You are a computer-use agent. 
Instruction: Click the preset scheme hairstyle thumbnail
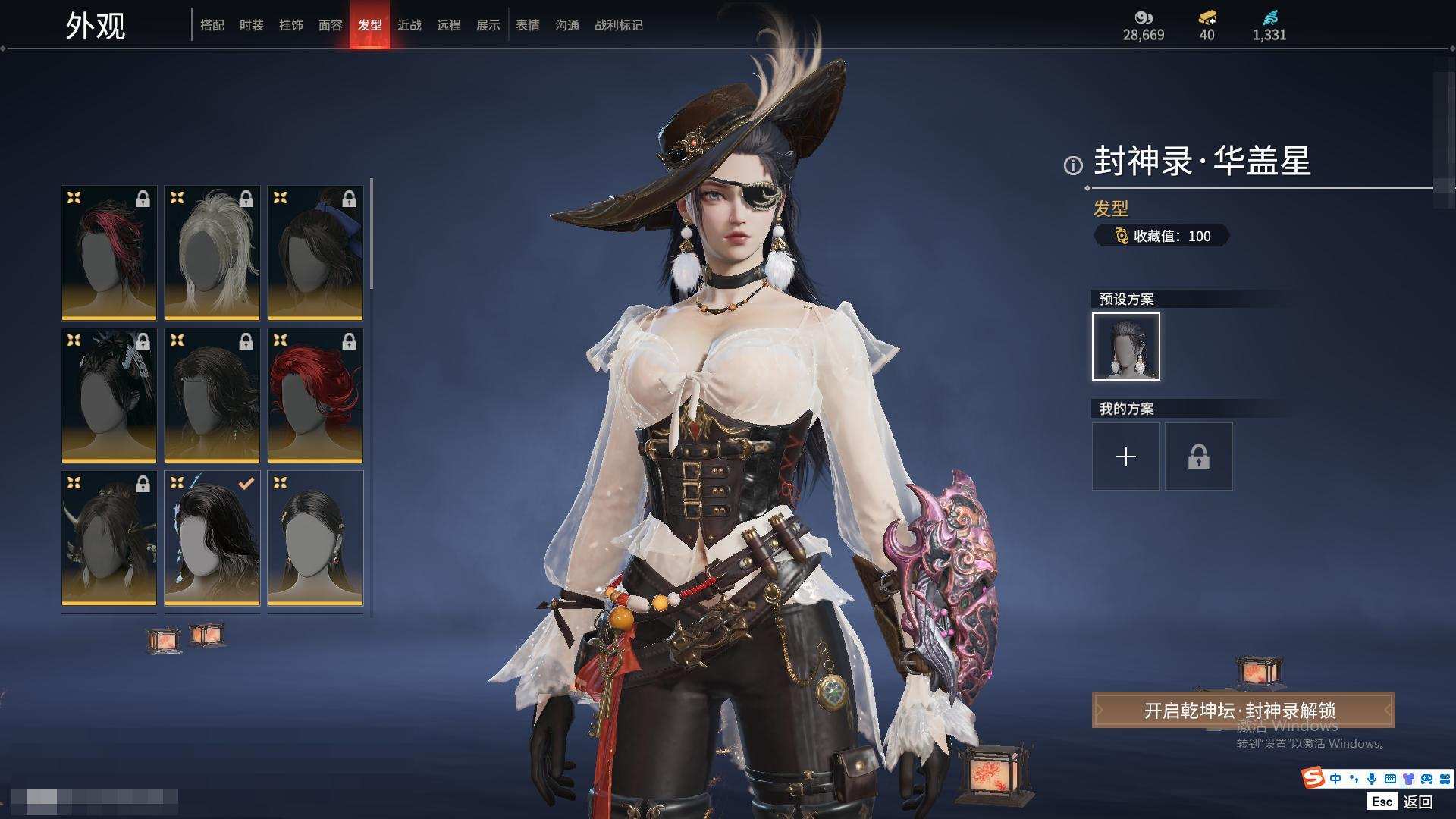(x=1125, y=347)
